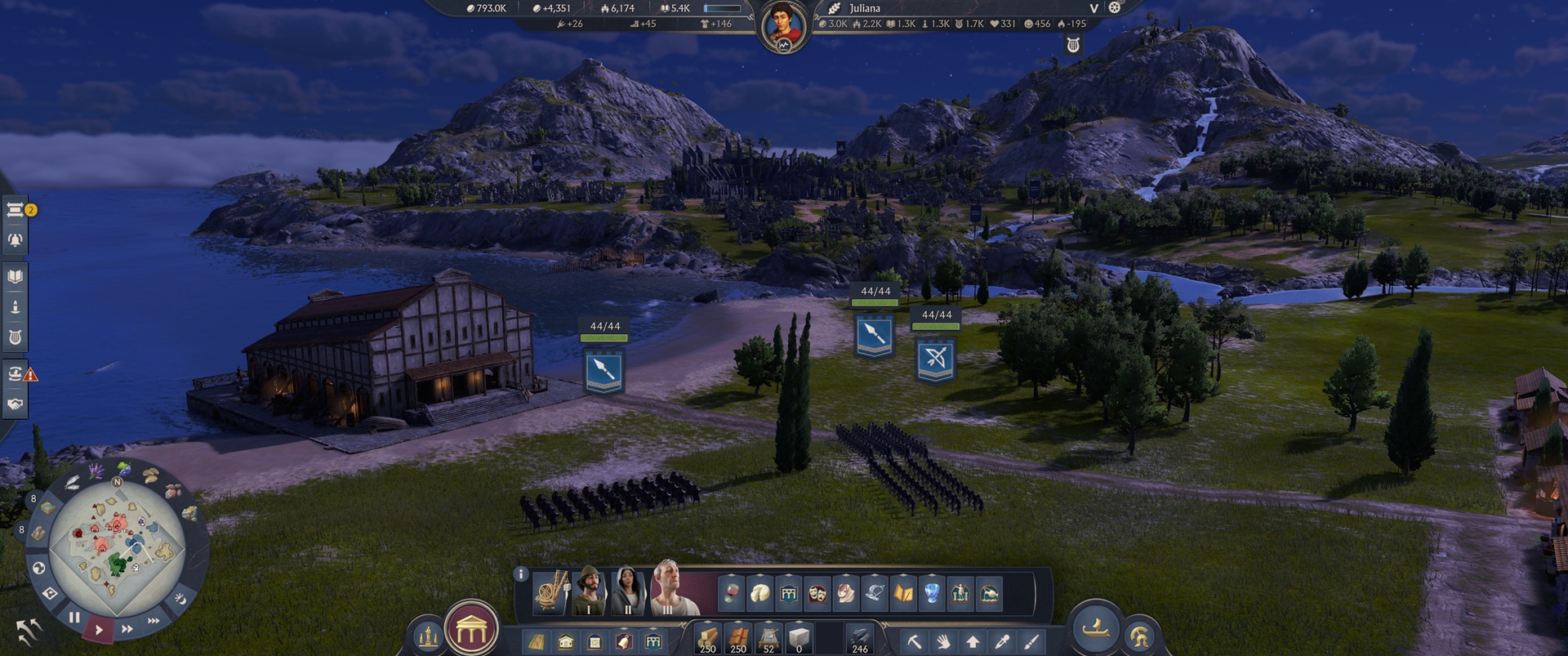Select the move hand tool
The width and height of the screenshot is (1568, 656).
[942, 640]
